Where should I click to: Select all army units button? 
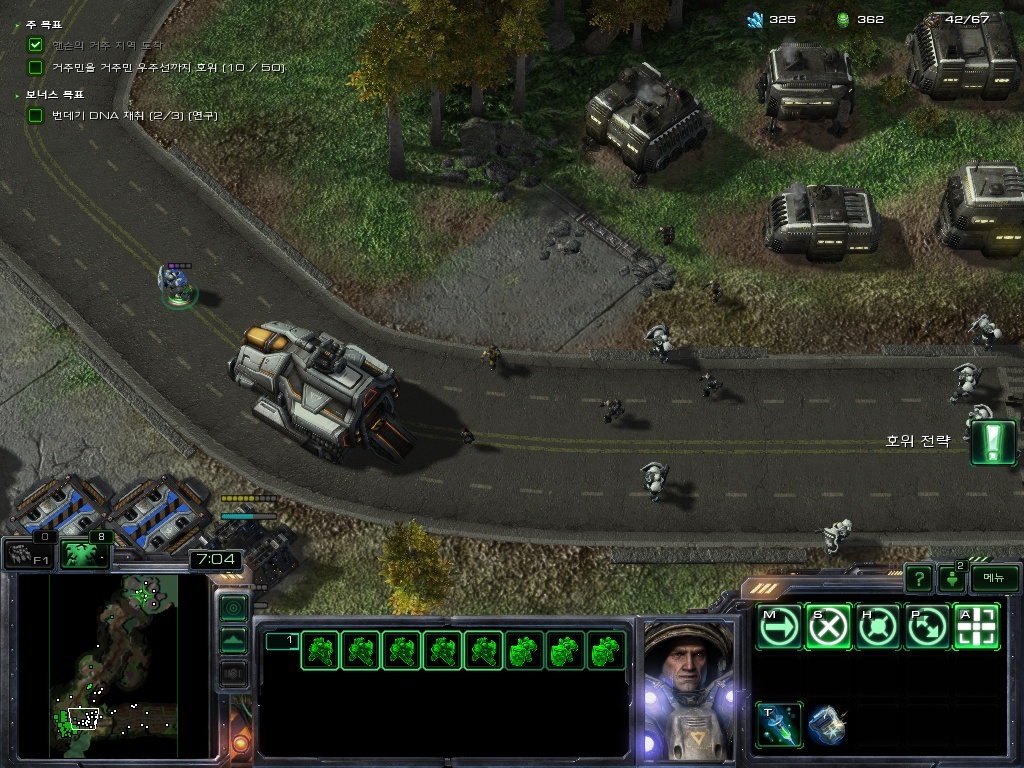coord(84,553)
